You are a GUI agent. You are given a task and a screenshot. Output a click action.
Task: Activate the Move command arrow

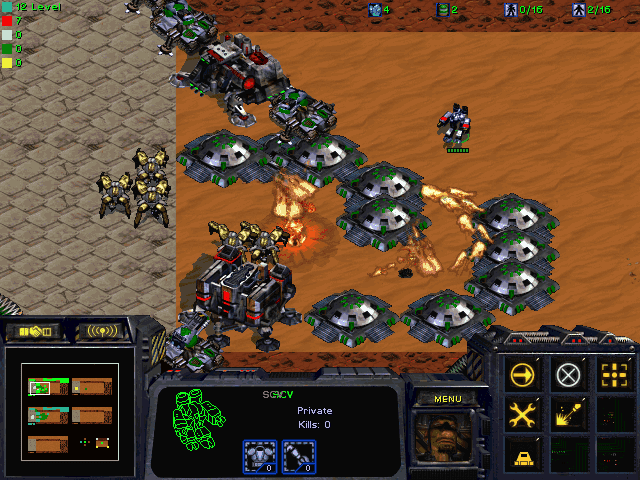[x=523, y=375]
